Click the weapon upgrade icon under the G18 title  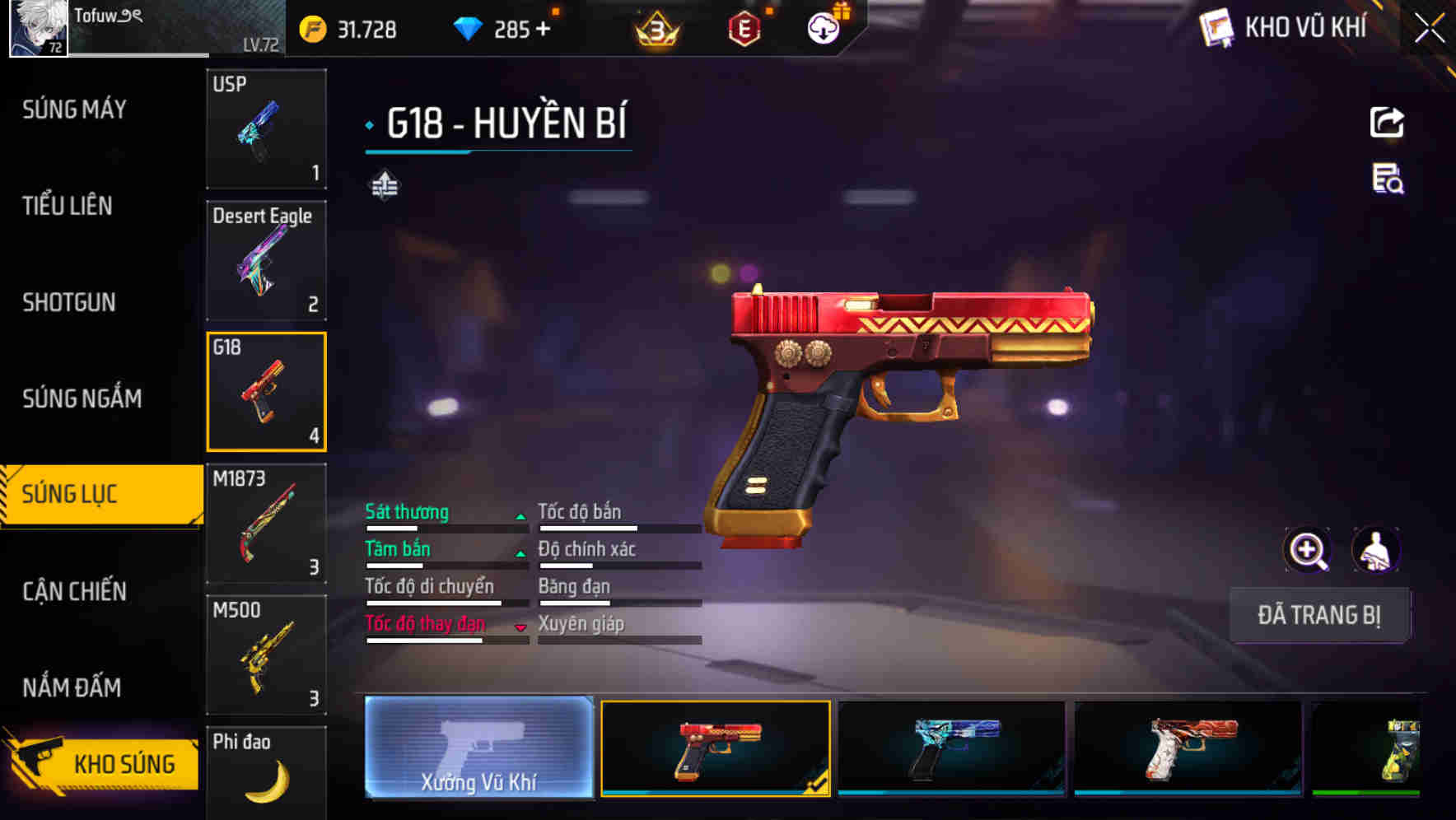pos(384,184)
